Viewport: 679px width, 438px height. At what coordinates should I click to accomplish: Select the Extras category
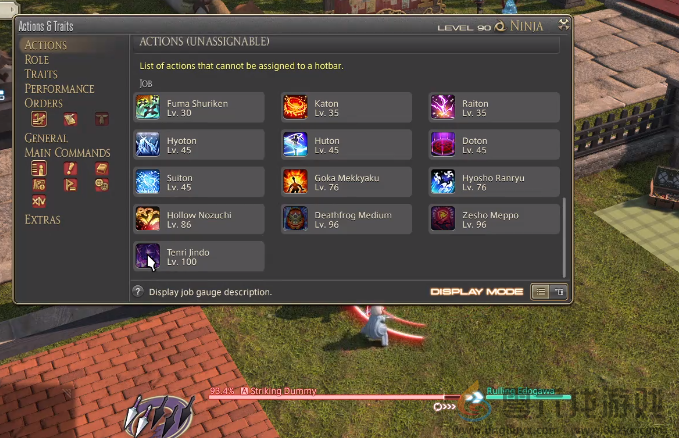coord(43,220)
